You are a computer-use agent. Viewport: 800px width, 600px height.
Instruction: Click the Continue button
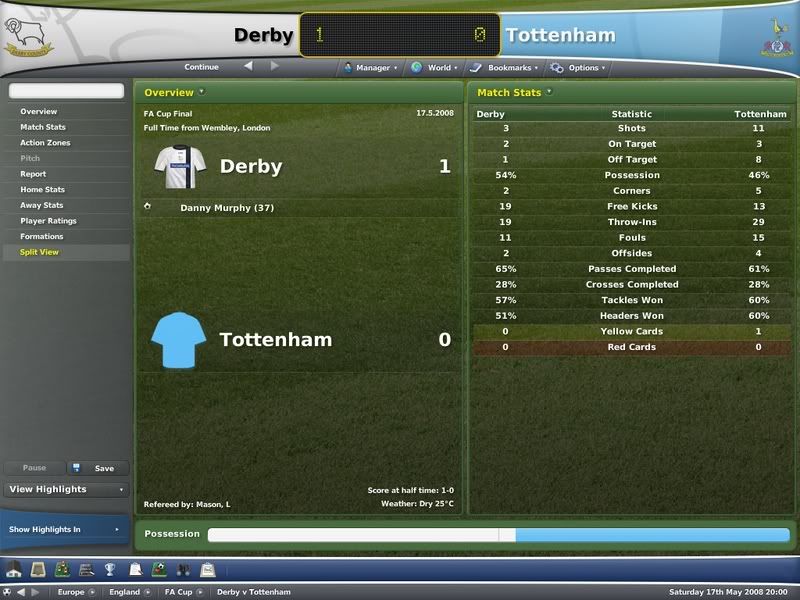tap(201, 68)
